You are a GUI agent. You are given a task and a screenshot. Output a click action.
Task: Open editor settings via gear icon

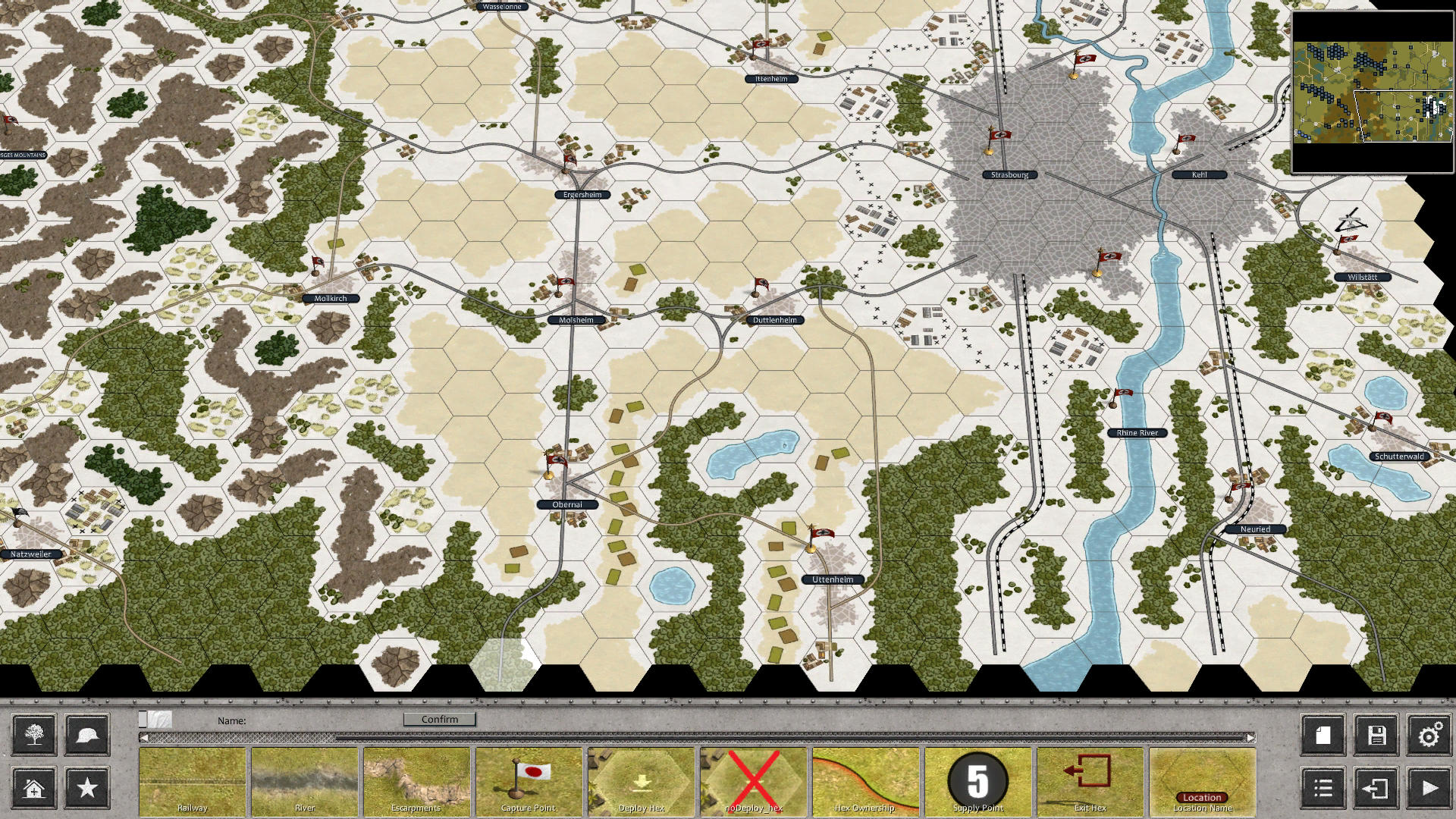(1429, 736)
